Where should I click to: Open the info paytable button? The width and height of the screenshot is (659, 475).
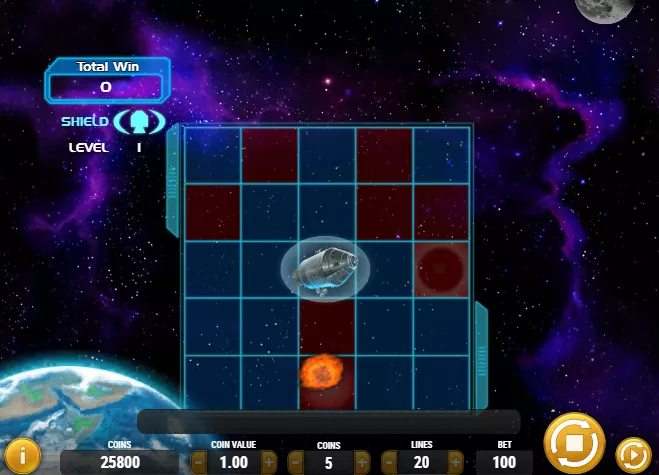pyautogui.click(x=23, y=456)
